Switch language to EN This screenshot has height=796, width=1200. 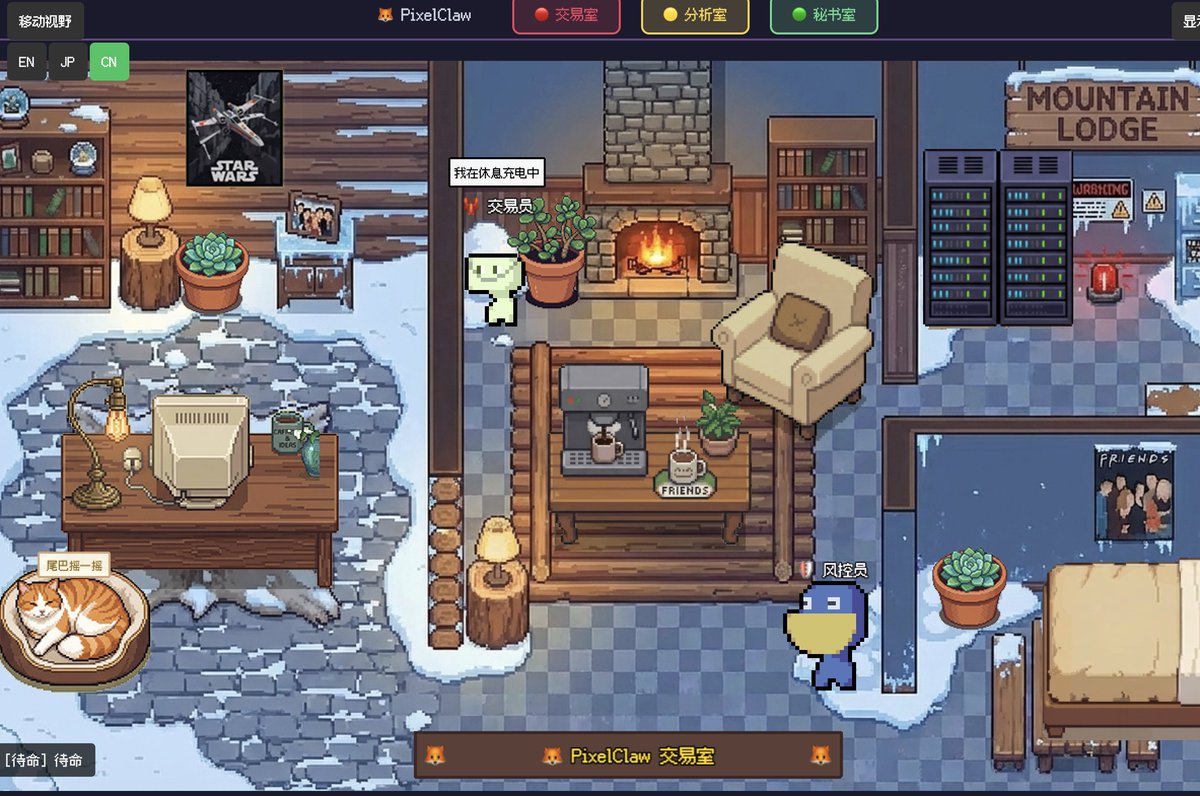tap(26, 62)
